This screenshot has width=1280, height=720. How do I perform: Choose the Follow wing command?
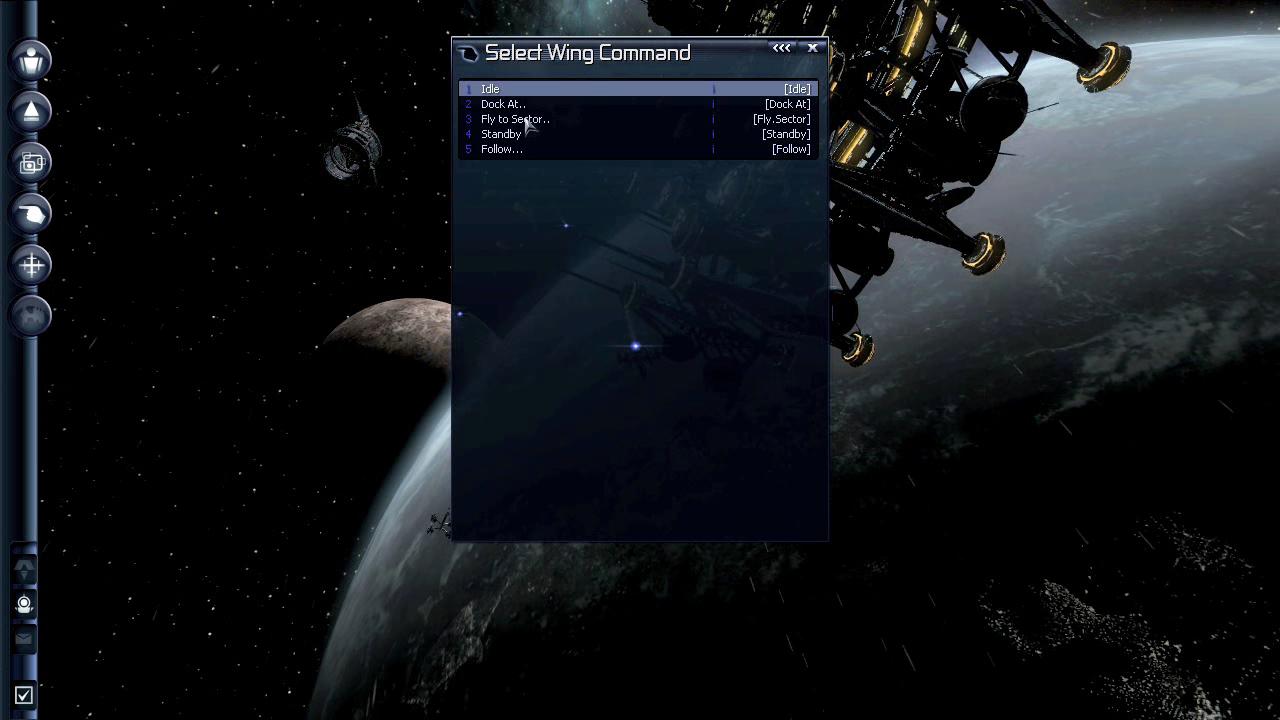501,149
